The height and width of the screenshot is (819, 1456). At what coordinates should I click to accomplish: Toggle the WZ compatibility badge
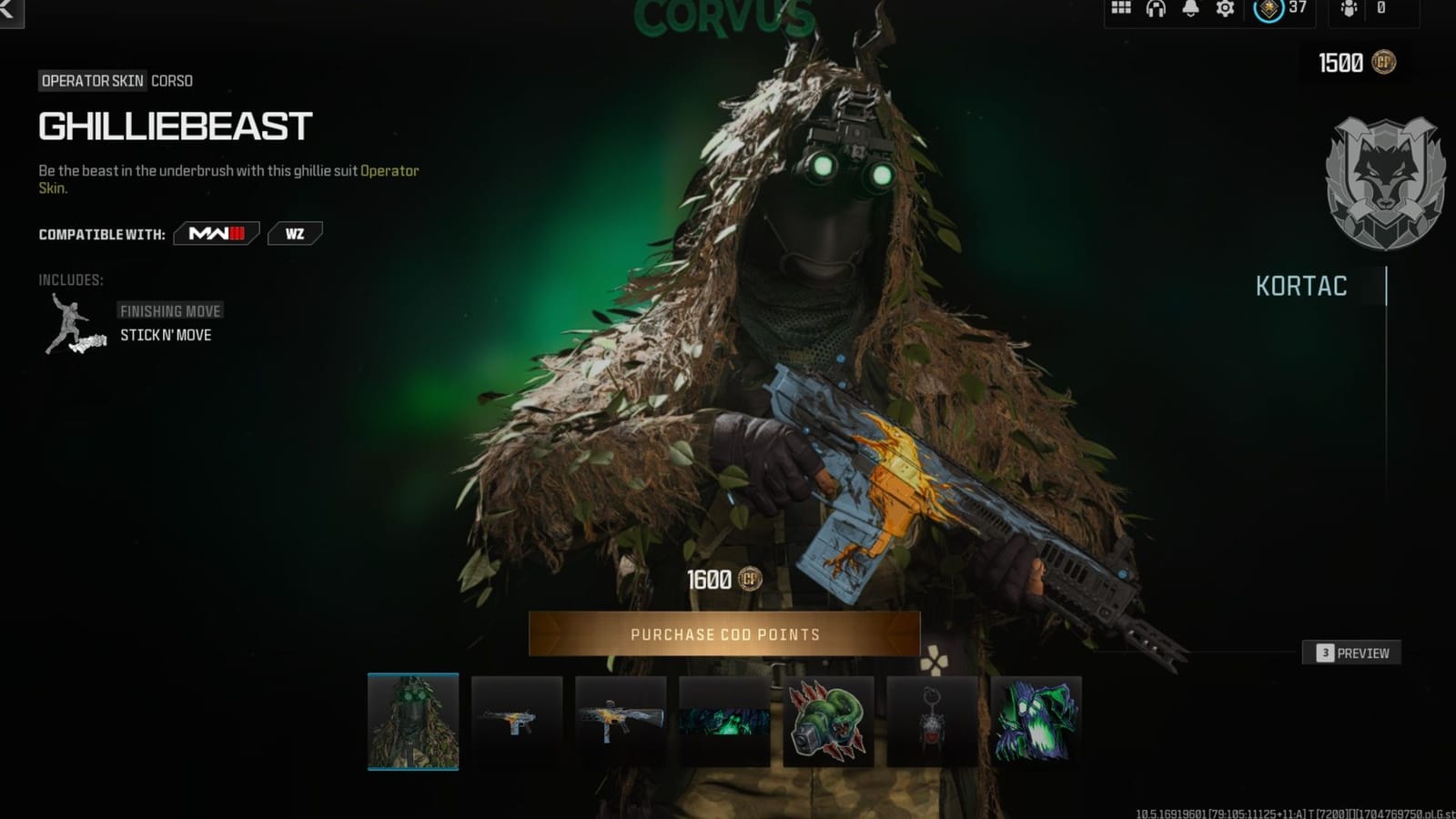pyautogui.click(x=295, y=233)
